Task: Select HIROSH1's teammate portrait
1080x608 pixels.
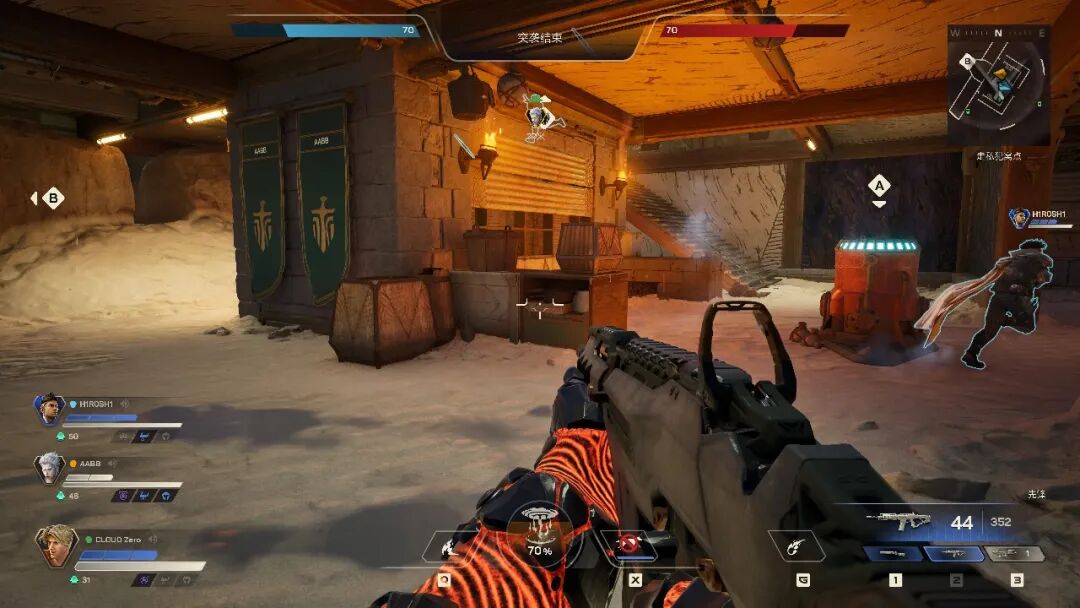Action: 49,408
